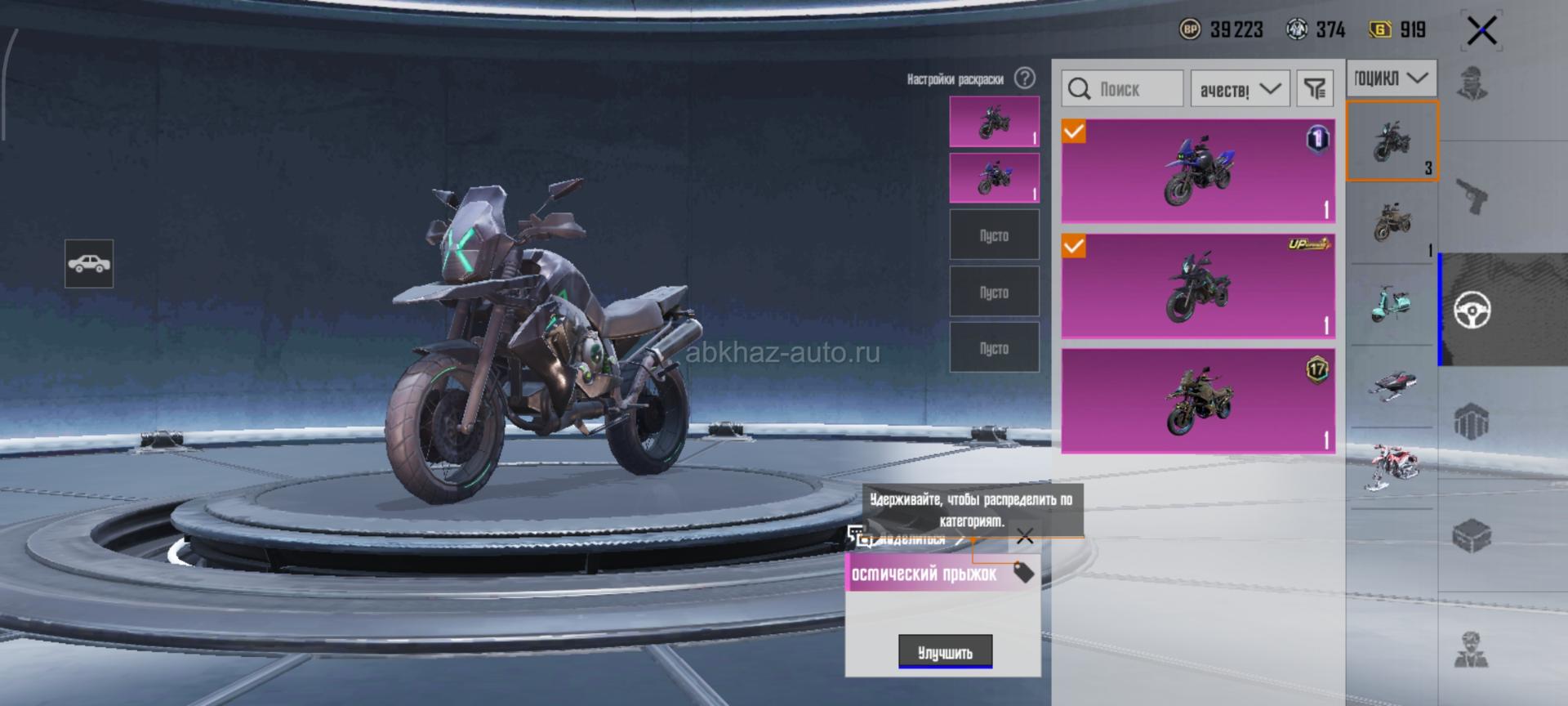The width and height of the screenshot is (1568, 706).
Task: Choose the black motorcycle skin with UP badge
Action: click(x=1197, y=286)
